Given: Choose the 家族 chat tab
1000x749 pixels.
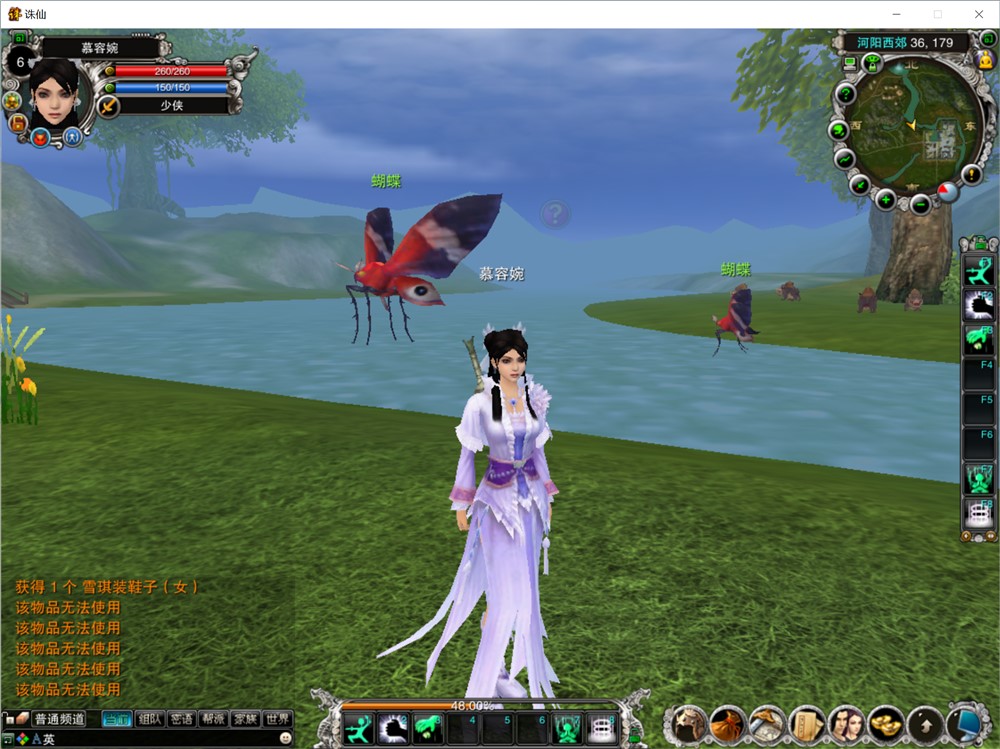Looking at the screenshot, I should [245, 719].
